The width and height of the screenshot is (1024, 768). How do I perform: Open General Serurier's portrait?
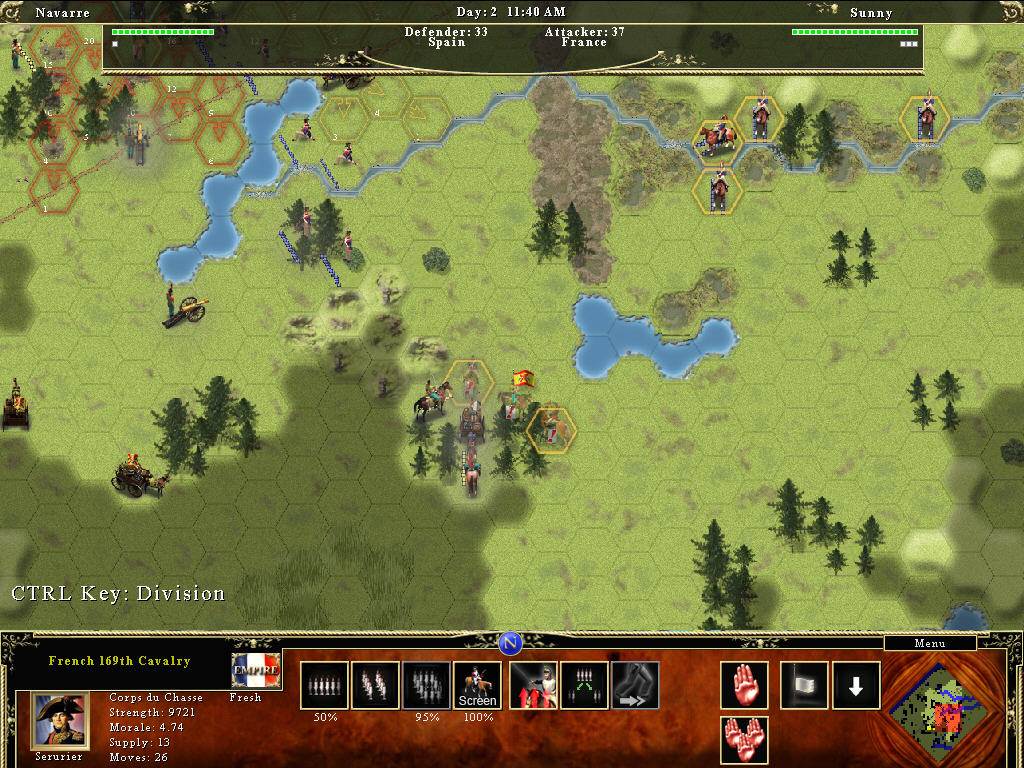[x=60, y=721]
